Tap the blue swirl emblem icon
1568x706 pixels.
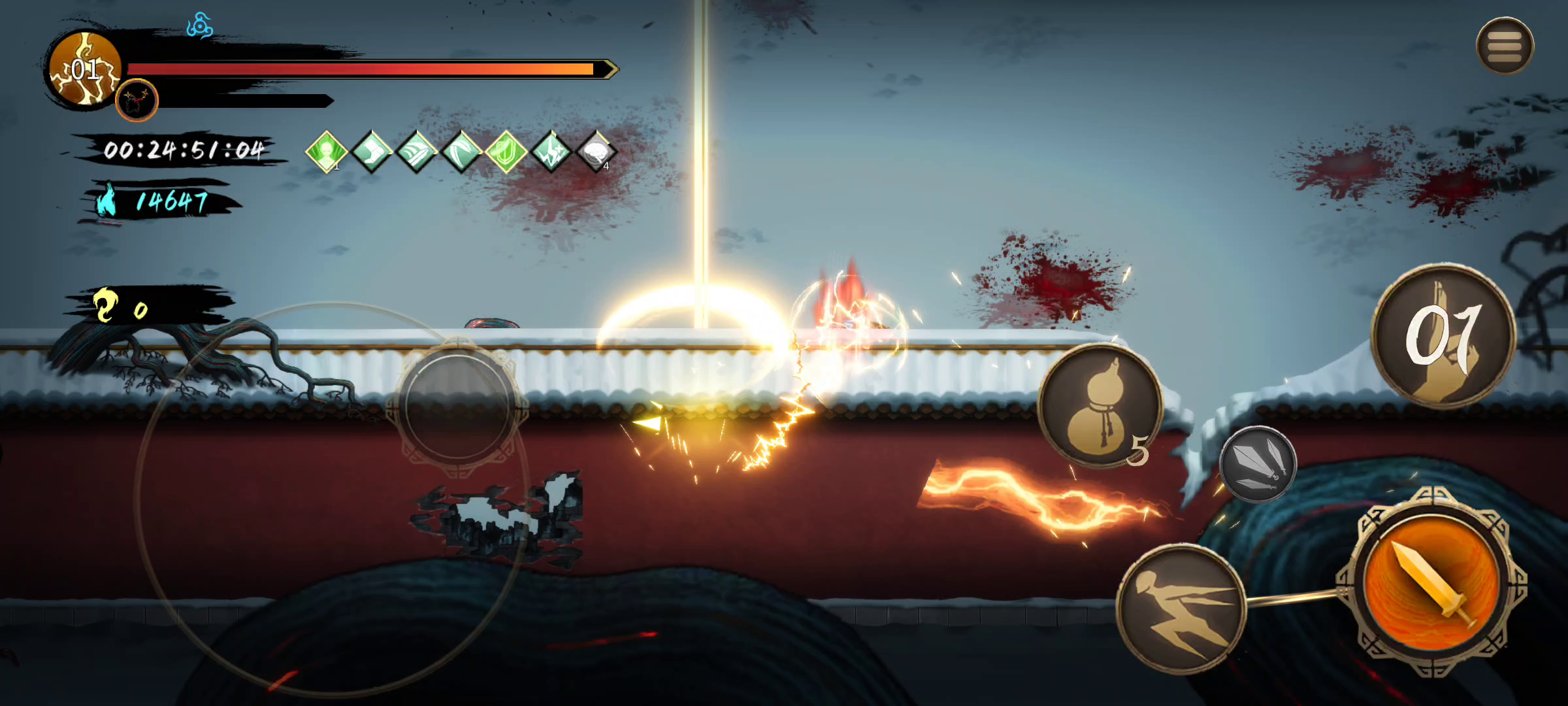point(199,26)
